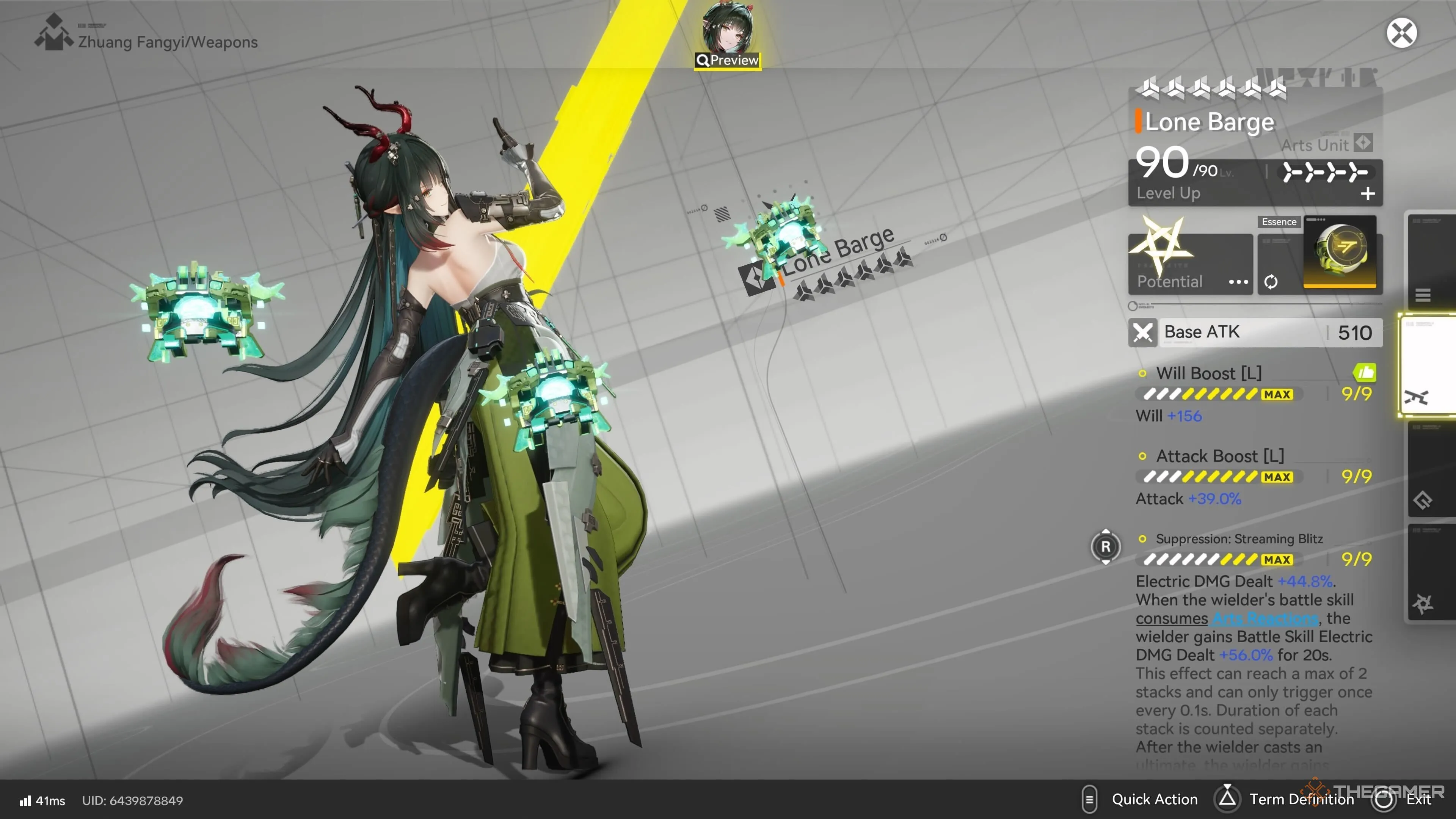Close the weapon details screen

[1401, 33]
